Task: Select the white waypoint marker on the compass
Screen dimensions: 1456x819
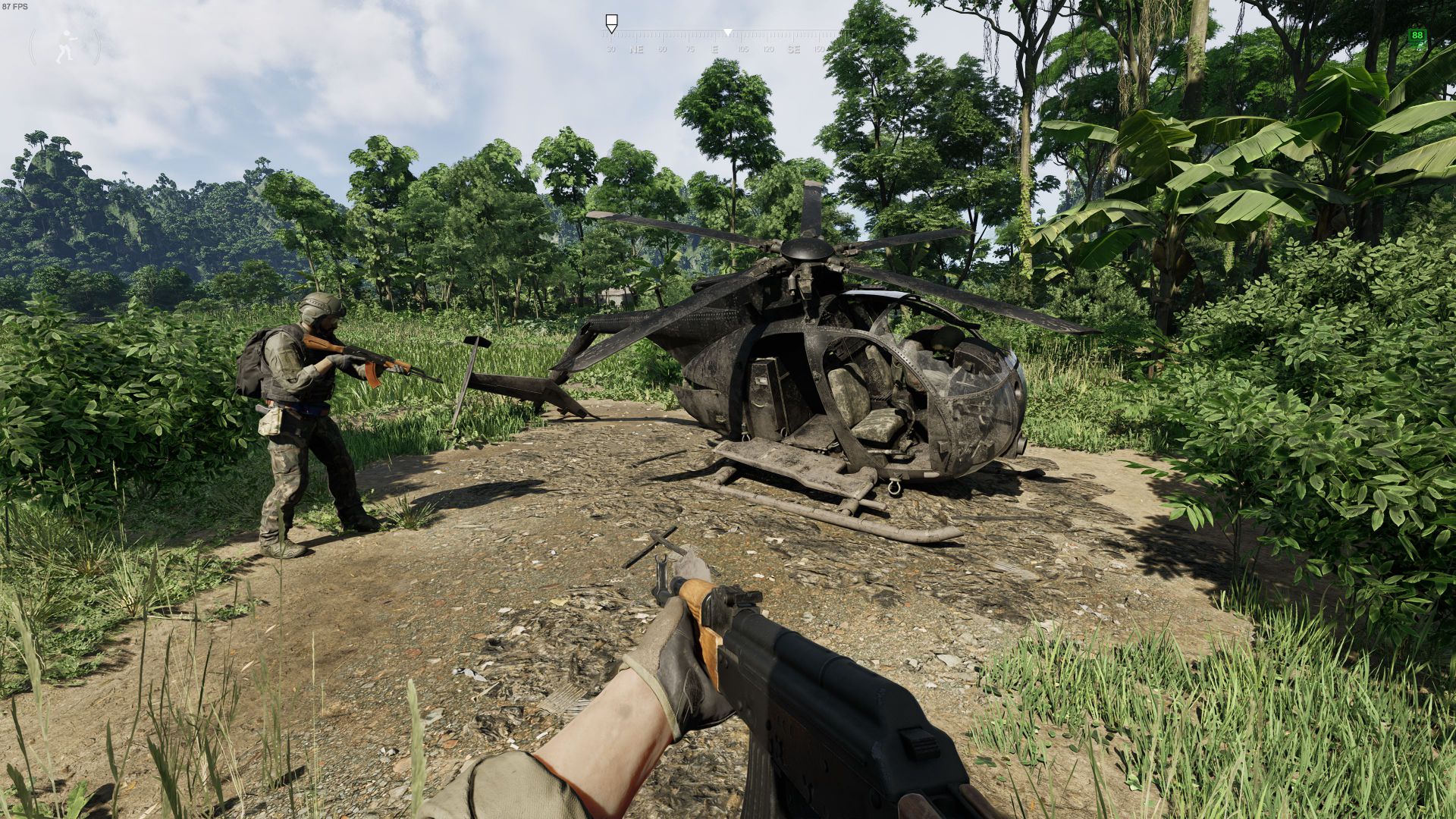Action: click(x=611, y=21)
